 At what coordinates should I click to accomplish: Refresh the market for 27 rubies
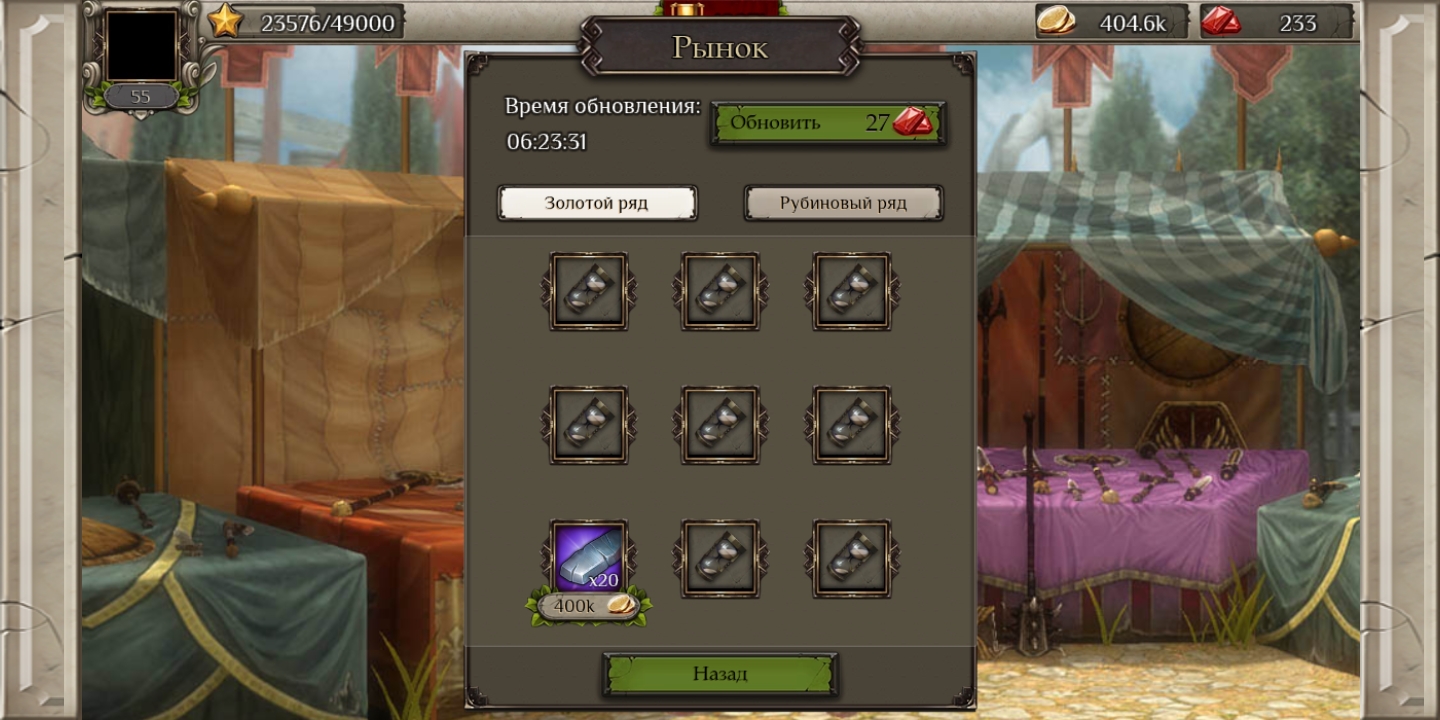827,123
